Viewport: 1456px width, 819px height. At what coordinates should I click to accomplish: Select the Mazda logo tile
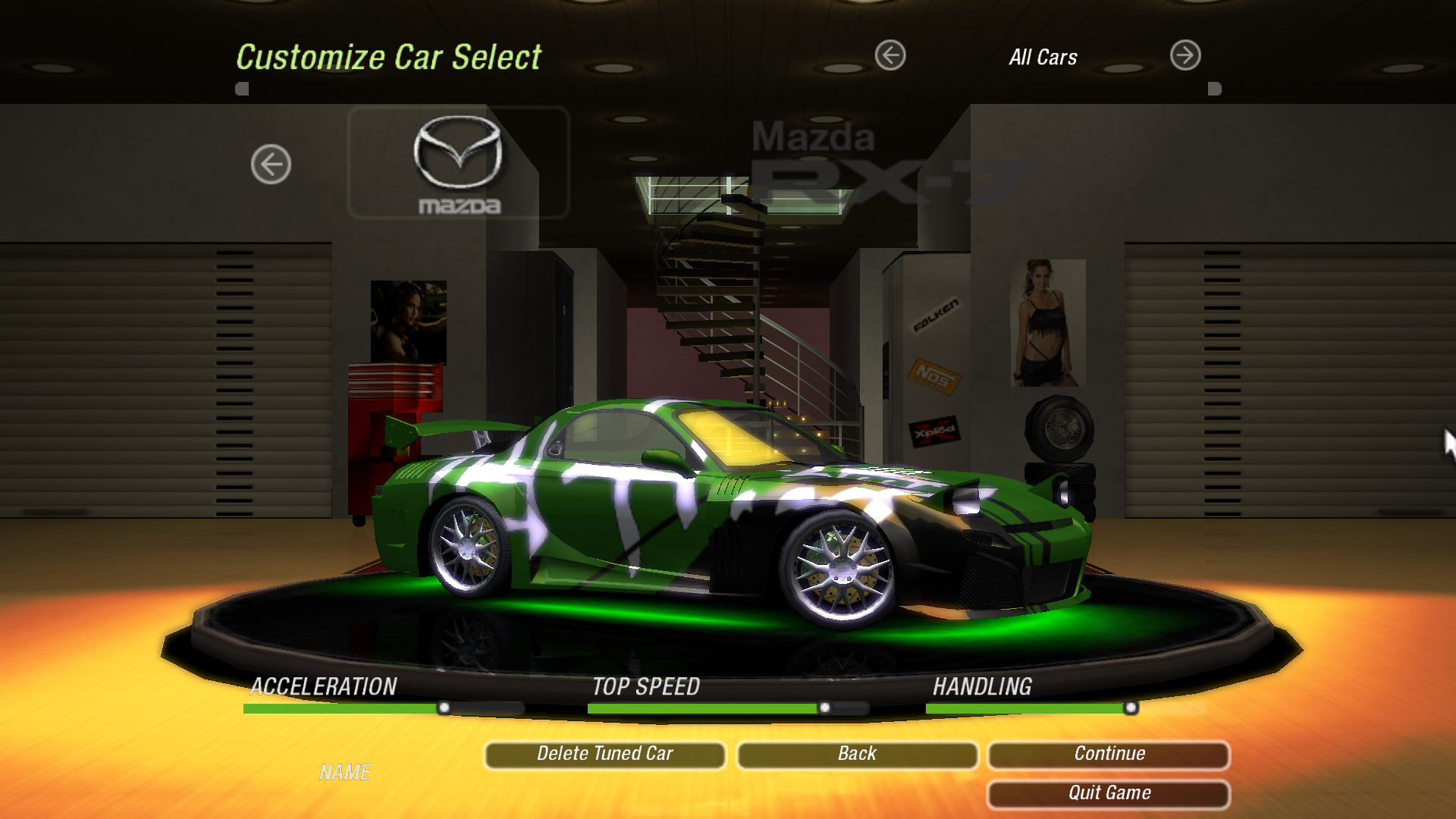coord(459,163)
